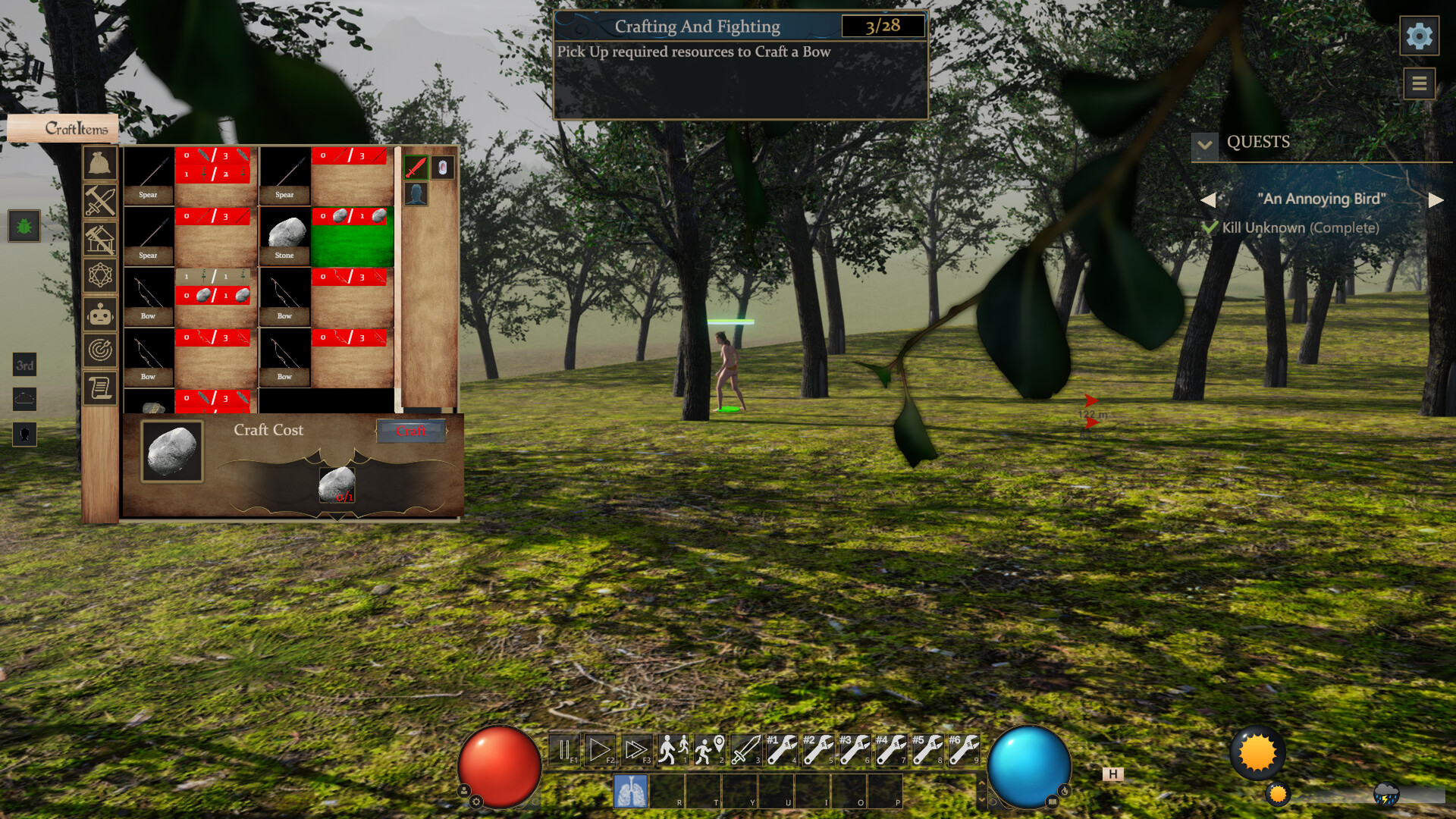
Task: Click the 3/28 quest progress counter
Action: [x=882, y=26]
